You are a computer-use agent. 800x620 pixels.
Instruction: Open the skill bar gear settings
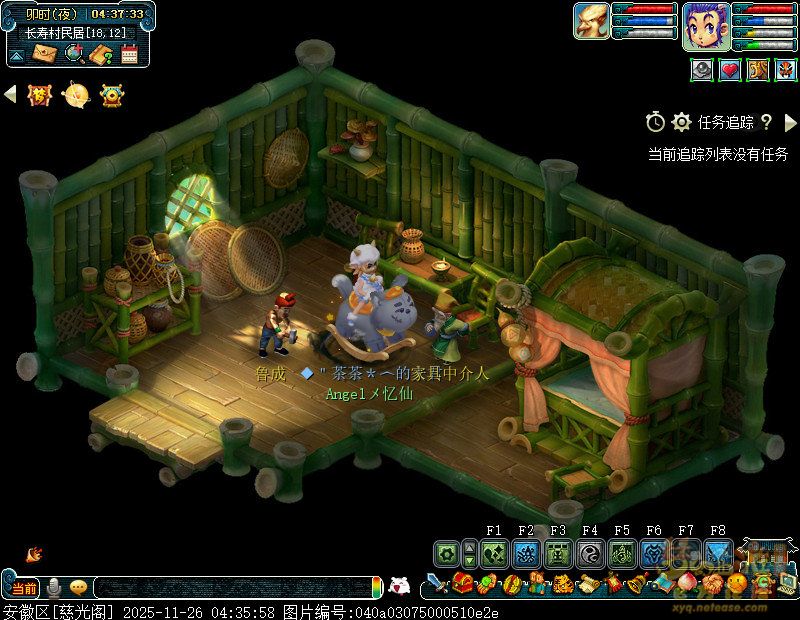[446, 553]
